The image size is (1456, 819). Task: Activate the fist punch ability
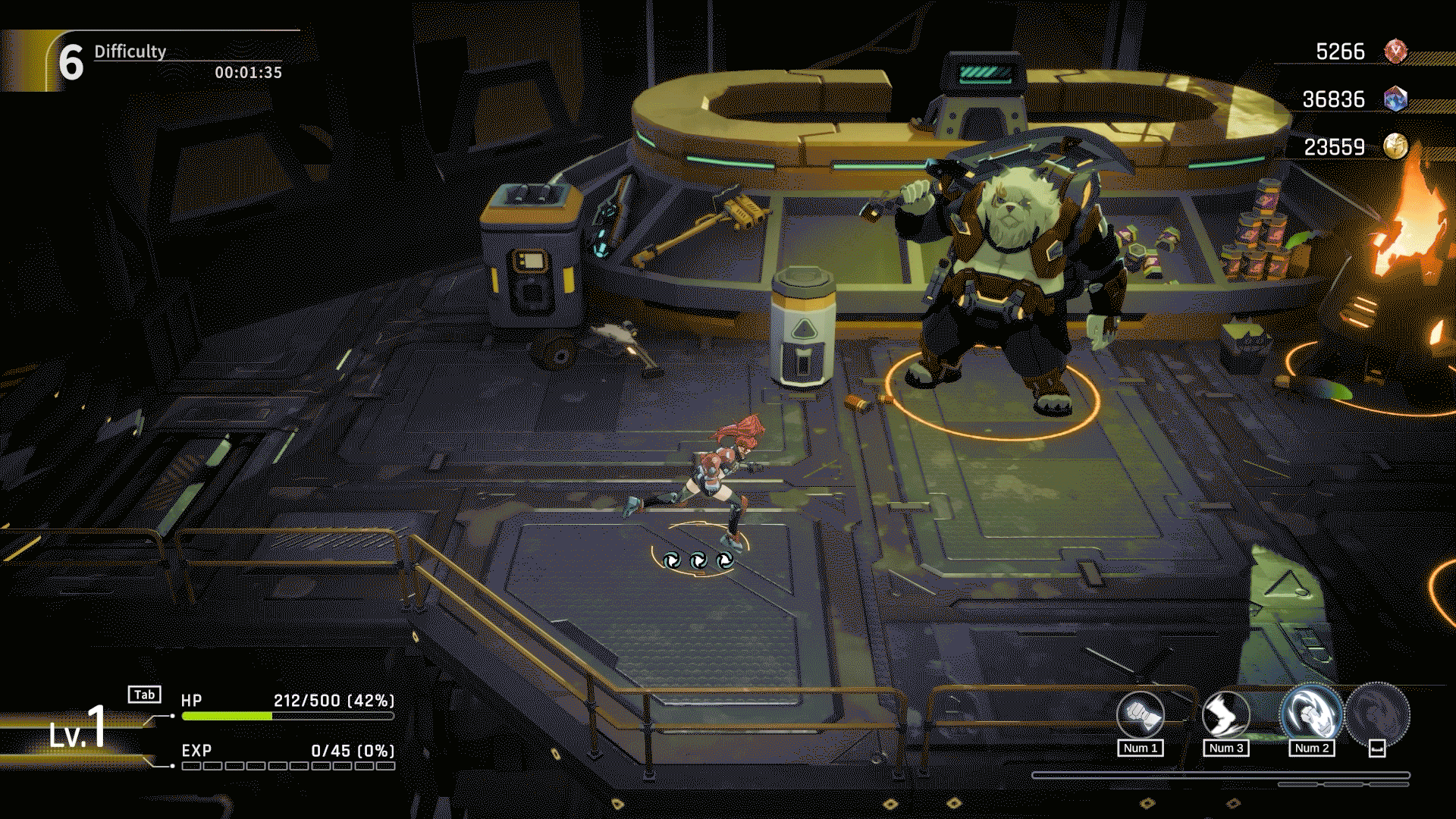[x=1140, y=715]
